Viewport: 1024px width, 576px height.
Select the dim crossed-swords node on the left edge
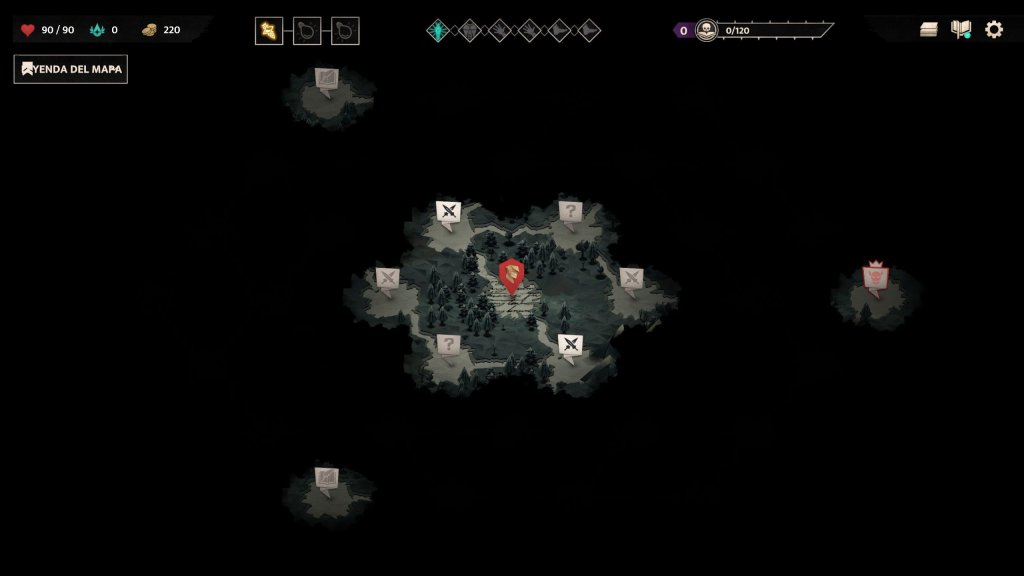(x=387, y=278)
